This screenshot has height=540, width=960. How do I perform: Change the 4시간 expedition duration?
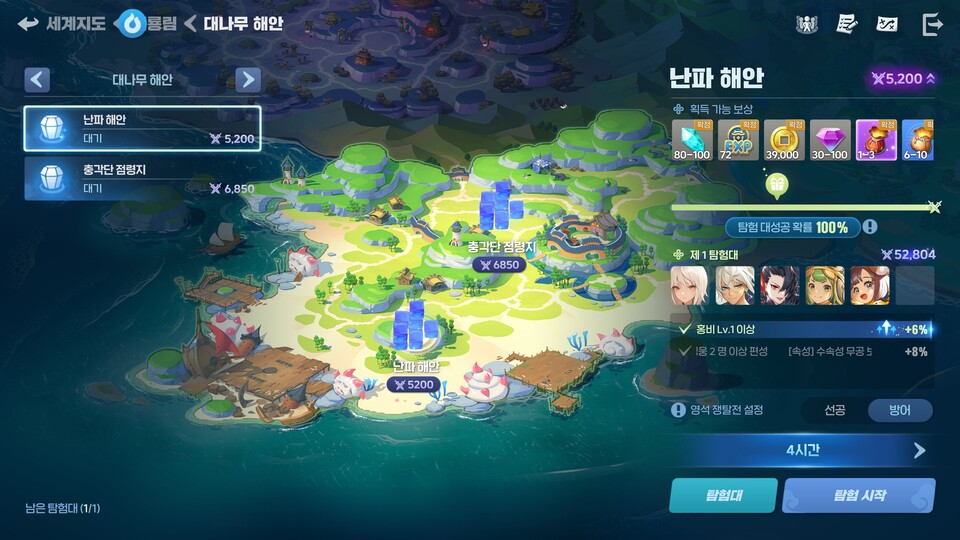pos(803,450)
